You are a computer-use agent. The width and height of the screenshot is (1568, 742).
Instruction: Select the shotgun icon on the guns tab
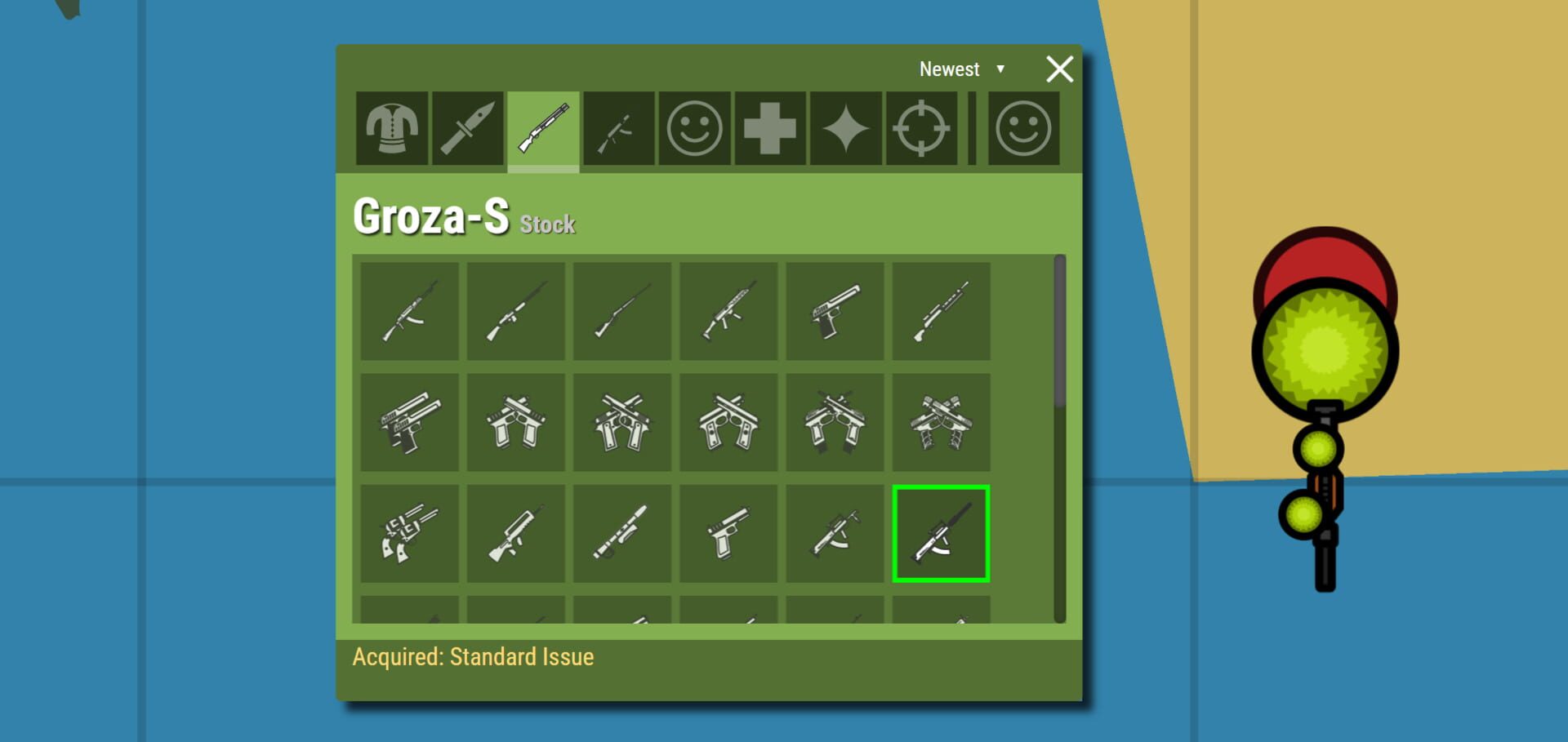click(542, 128)
